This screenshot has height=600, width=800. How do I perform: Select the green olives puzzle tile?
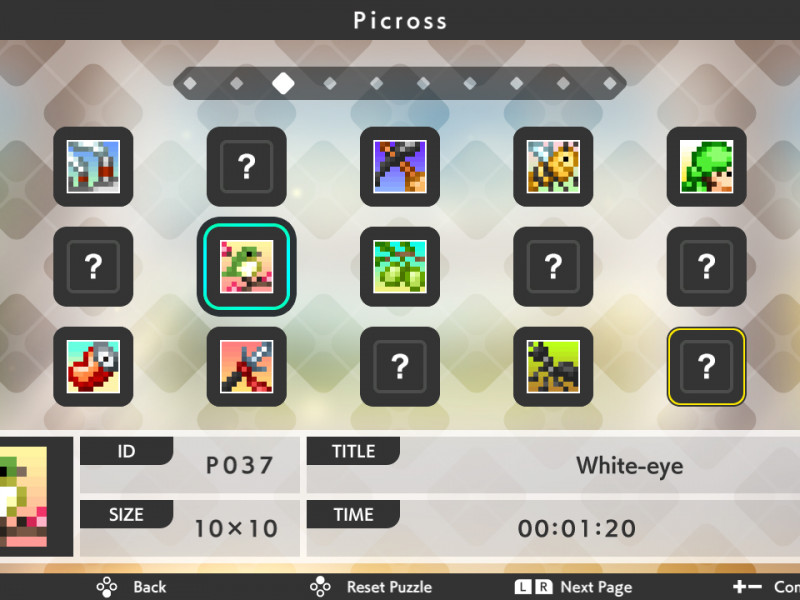400,267
